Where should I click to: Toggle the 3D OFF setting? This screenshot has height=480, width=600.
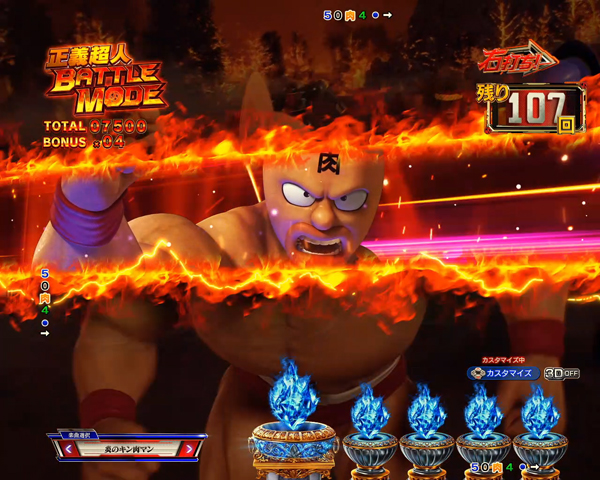[x=562, y=373]
